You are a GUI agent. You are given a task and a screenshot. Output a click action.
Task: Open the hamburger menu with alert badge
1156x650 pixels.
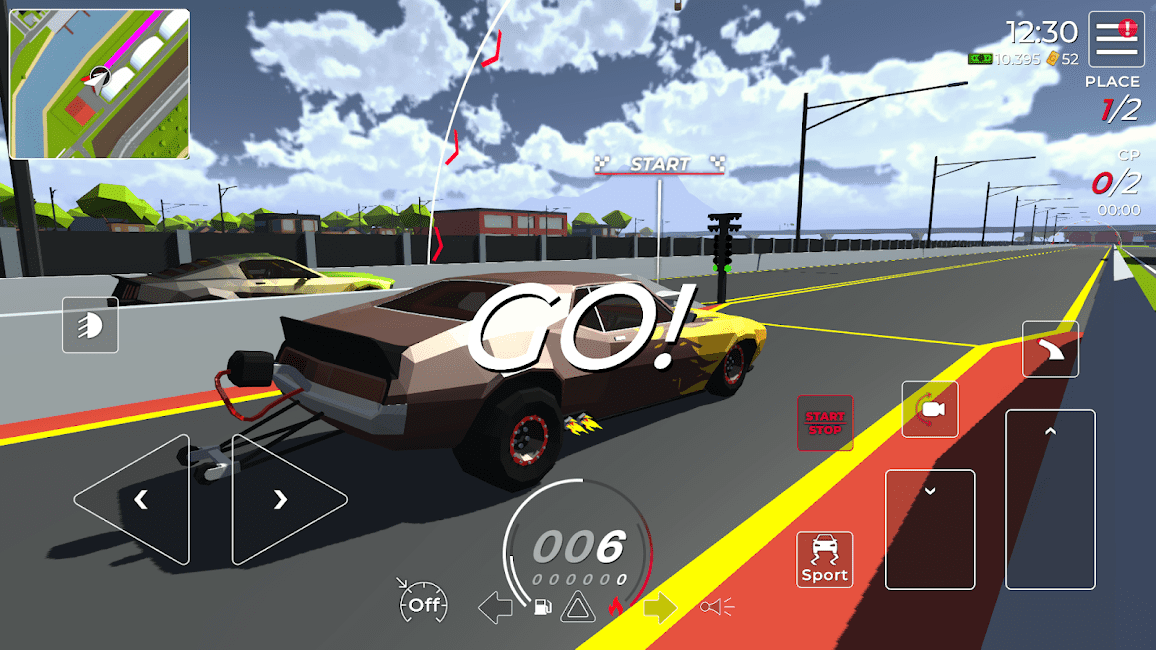point(1116,39)
